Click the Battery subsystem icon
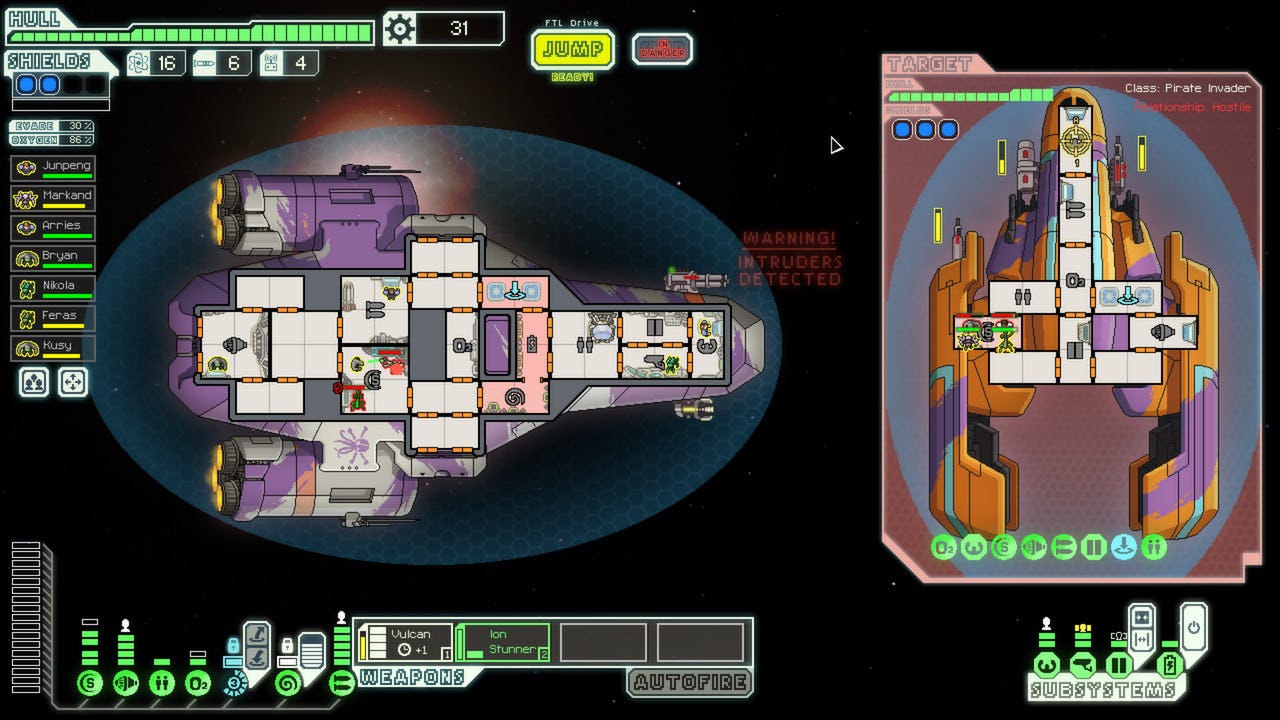This screenshot has width=1280, height=720. 1171,665
